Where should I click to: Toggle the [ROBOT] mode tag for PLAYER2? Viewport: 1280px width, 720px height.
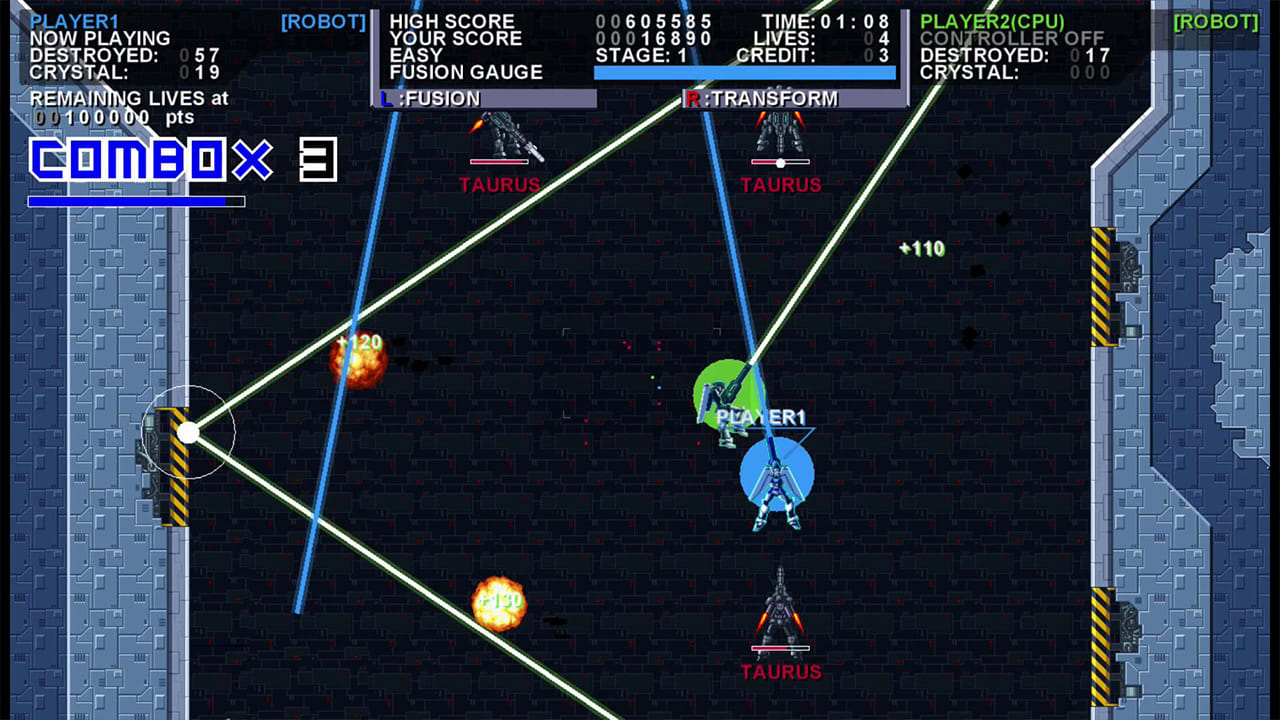point(1215,22)
